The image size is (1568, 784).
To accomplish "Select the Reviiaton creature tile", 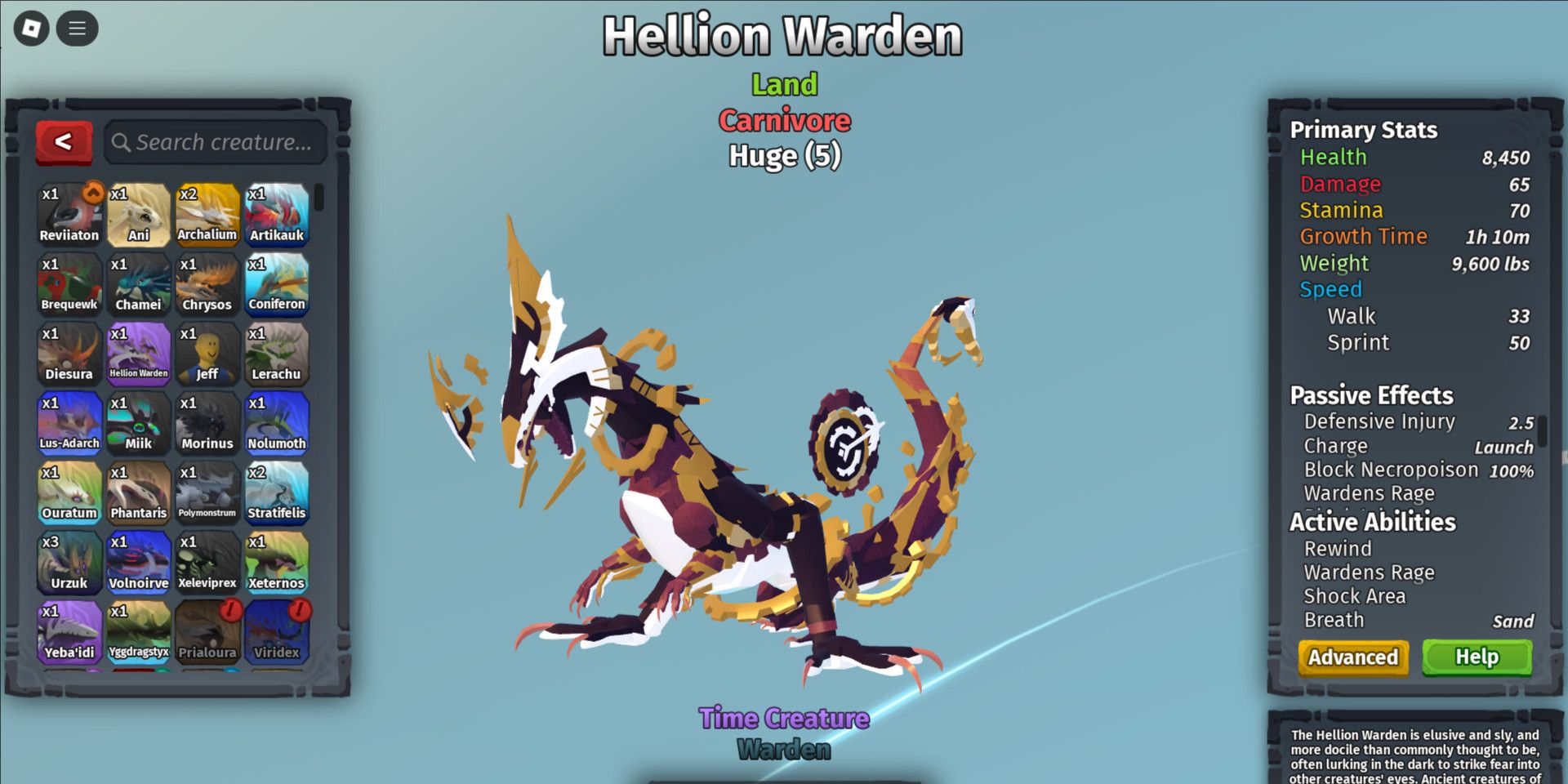I will [69, 214].
